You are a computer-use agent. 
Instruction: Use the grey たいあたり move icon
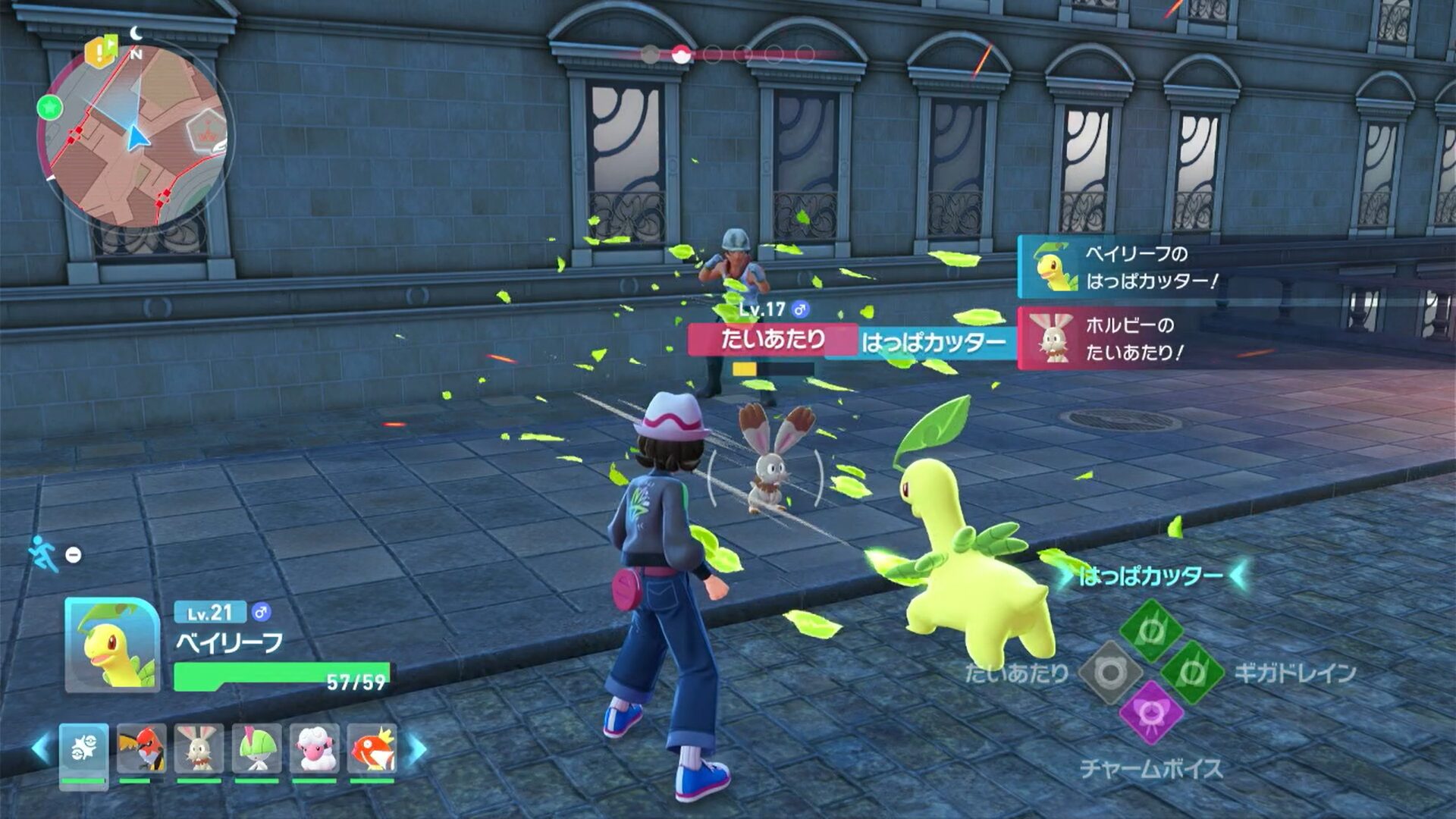pyautogui.click(x=1110, y=672)
